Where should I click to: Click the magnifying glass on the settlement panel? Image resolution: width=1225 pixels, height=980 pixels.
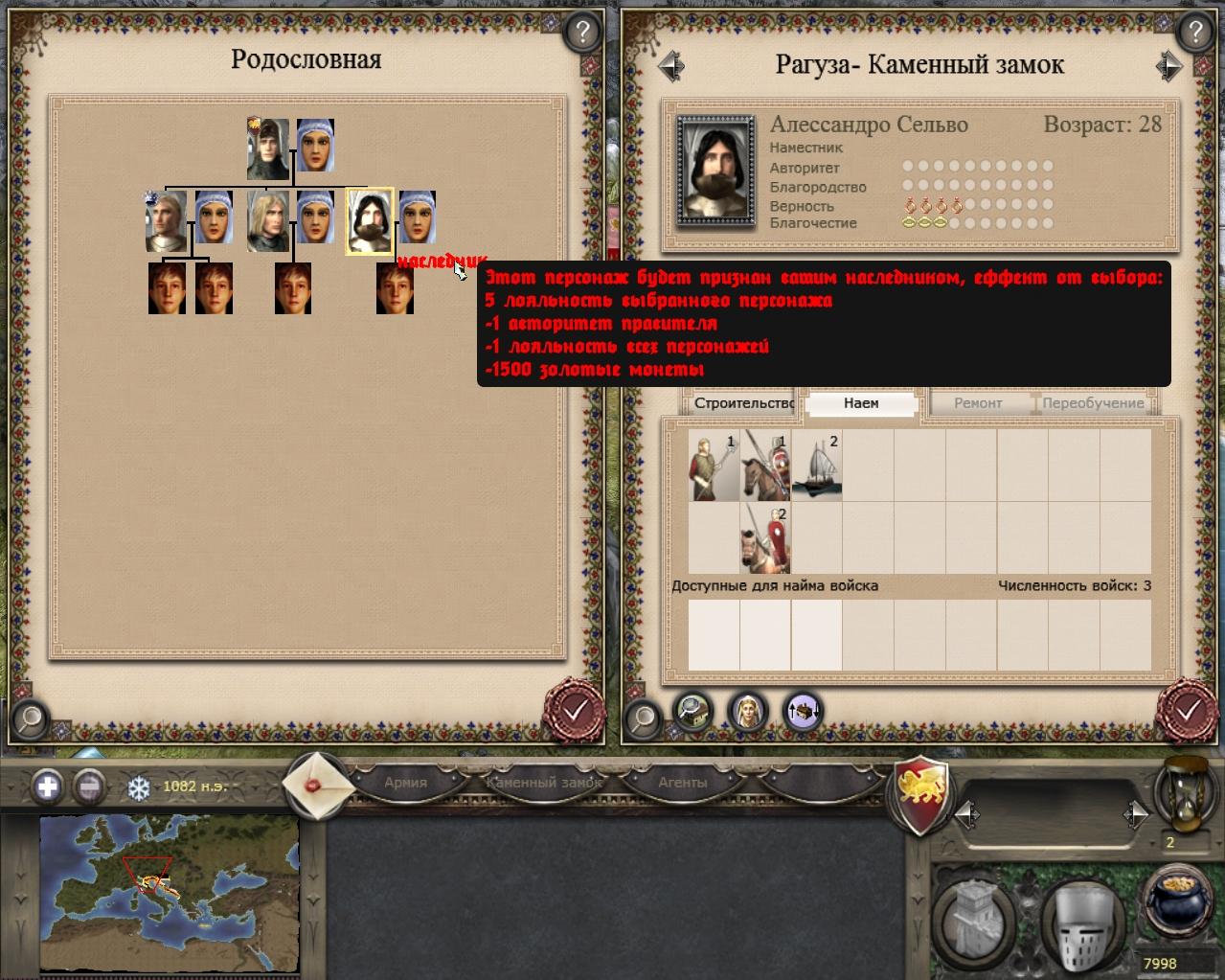[644, 715]
